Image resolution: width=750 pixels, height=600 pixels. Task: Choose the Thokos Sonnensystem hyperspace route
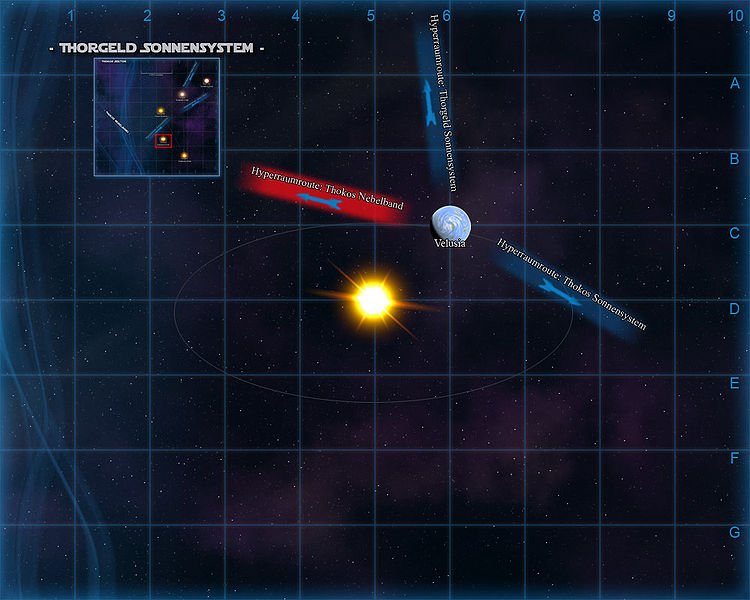[x=564, y=285]
